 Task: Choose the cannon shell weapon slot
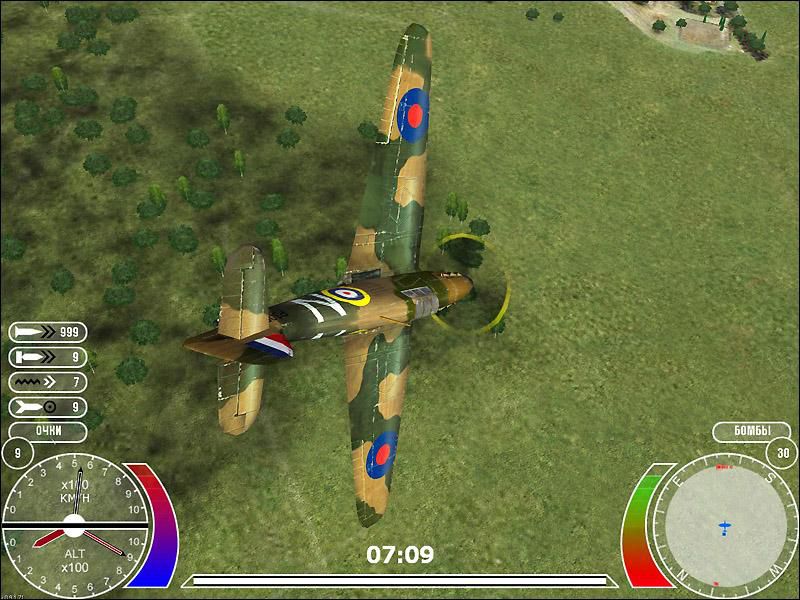pyautogui.click(x=47, y=356)
